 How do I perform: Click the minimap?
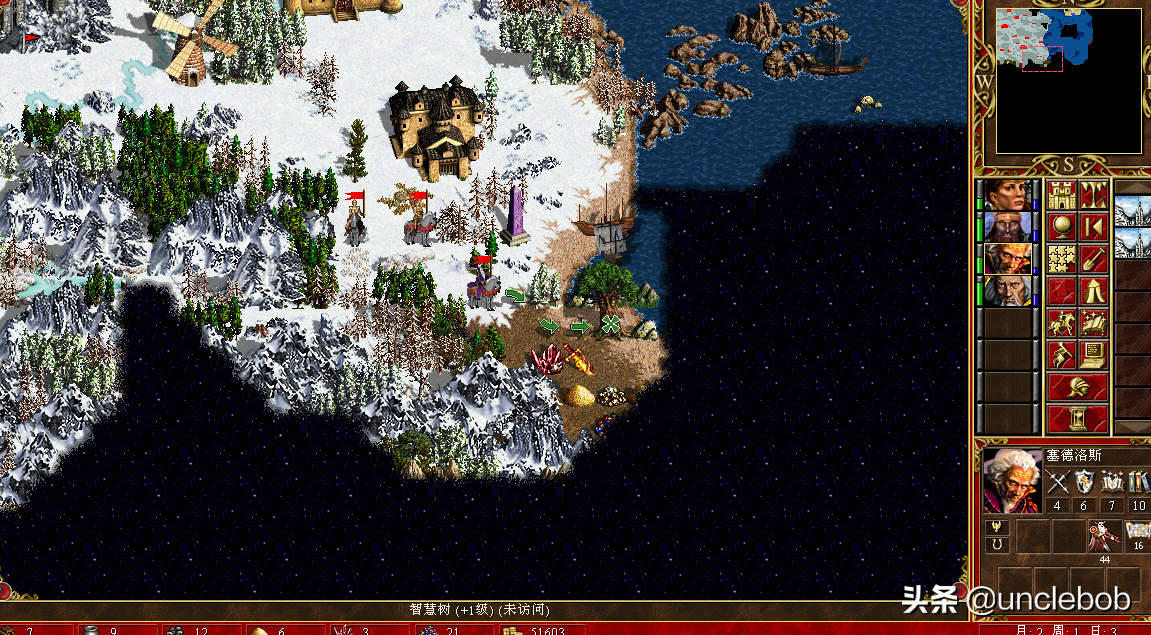pos(1069,80)
